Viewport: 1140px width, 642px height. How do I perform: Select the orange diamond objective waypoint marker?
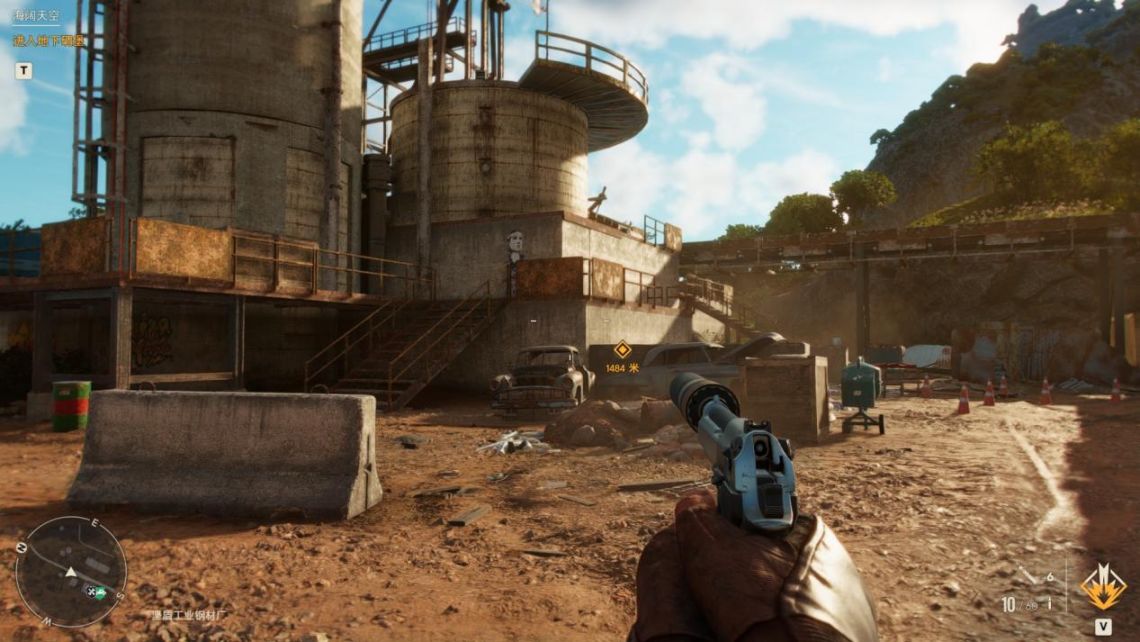(622, 349)
